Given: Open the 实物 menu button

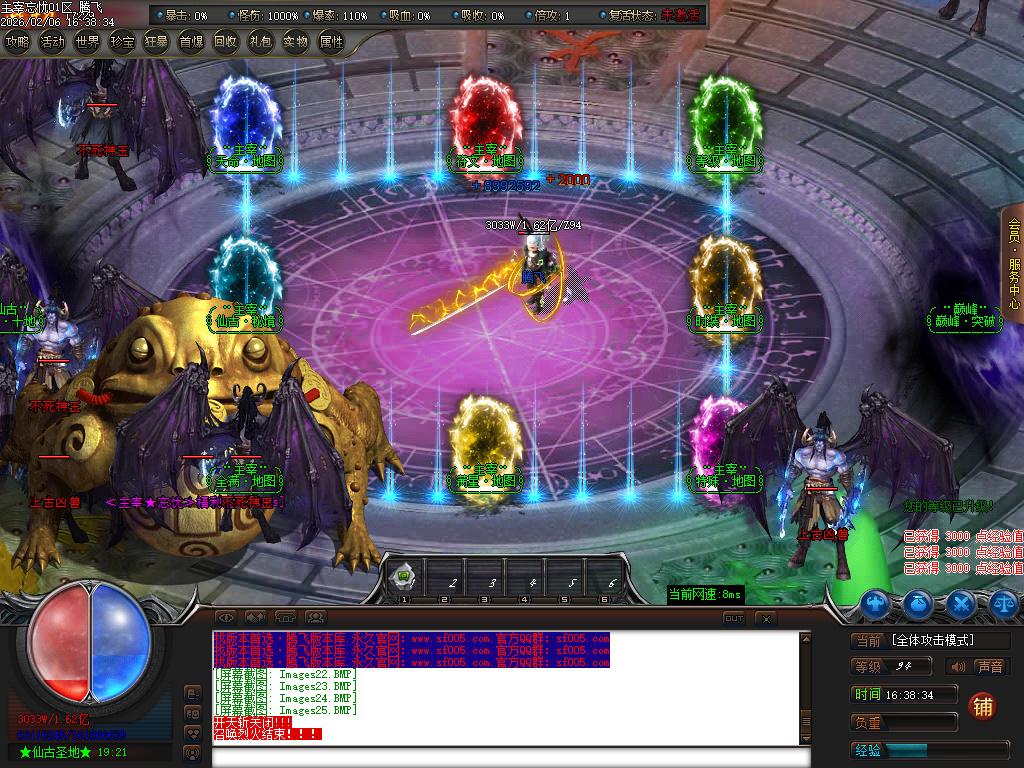Looking at the screenshot, I should (295, 42).
